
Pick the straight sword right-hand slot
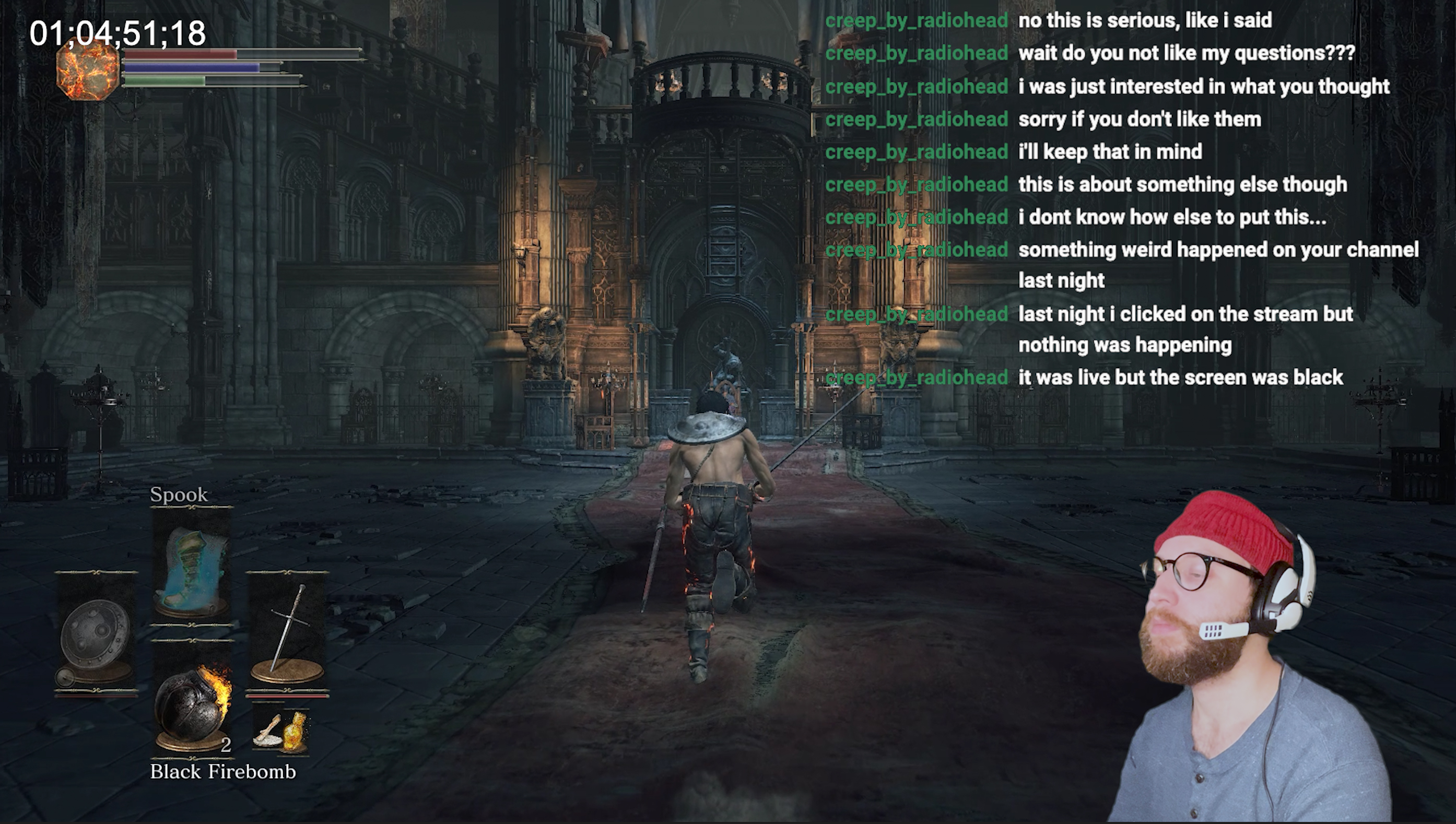click(287, 631)
